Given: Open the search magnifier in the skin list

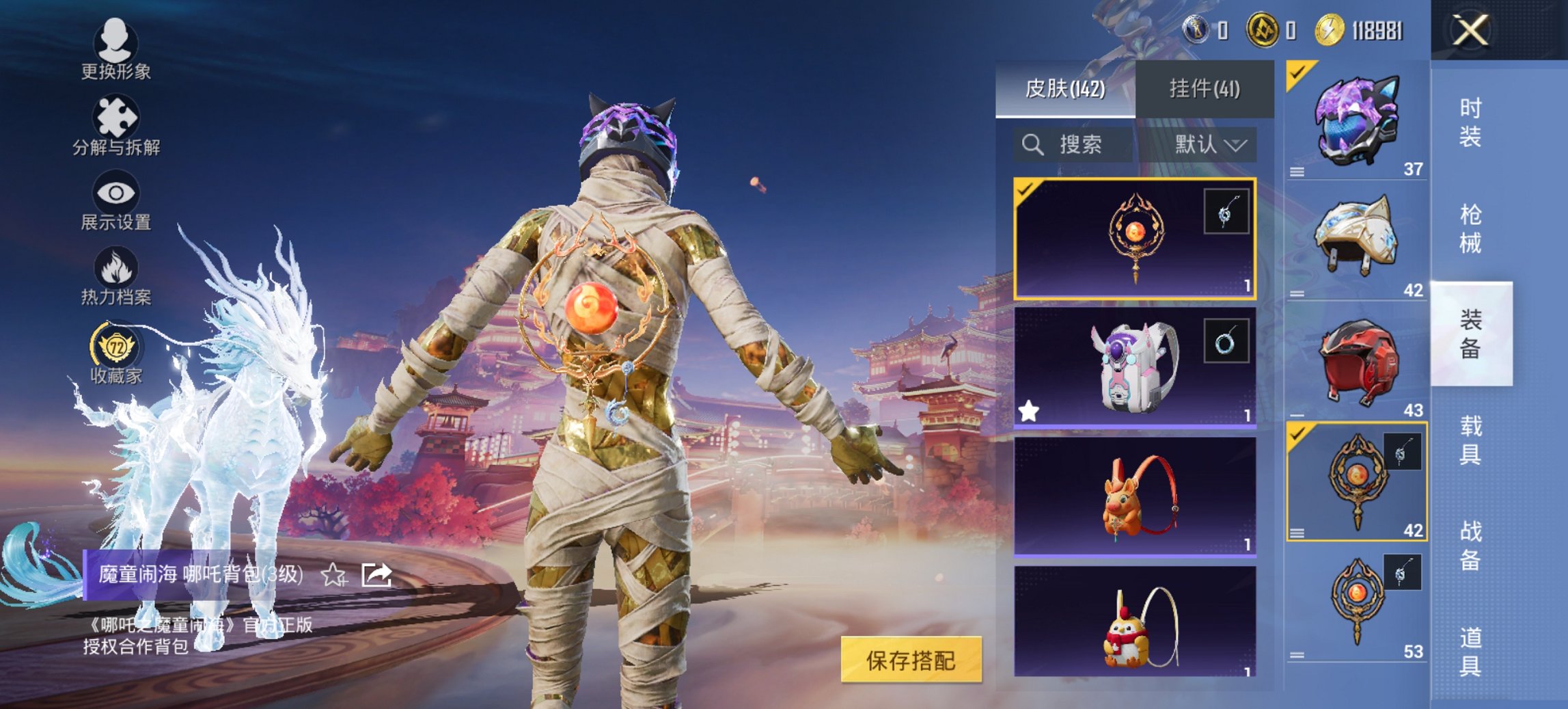Looking at the screenshot, I should tap(1032, 146).
